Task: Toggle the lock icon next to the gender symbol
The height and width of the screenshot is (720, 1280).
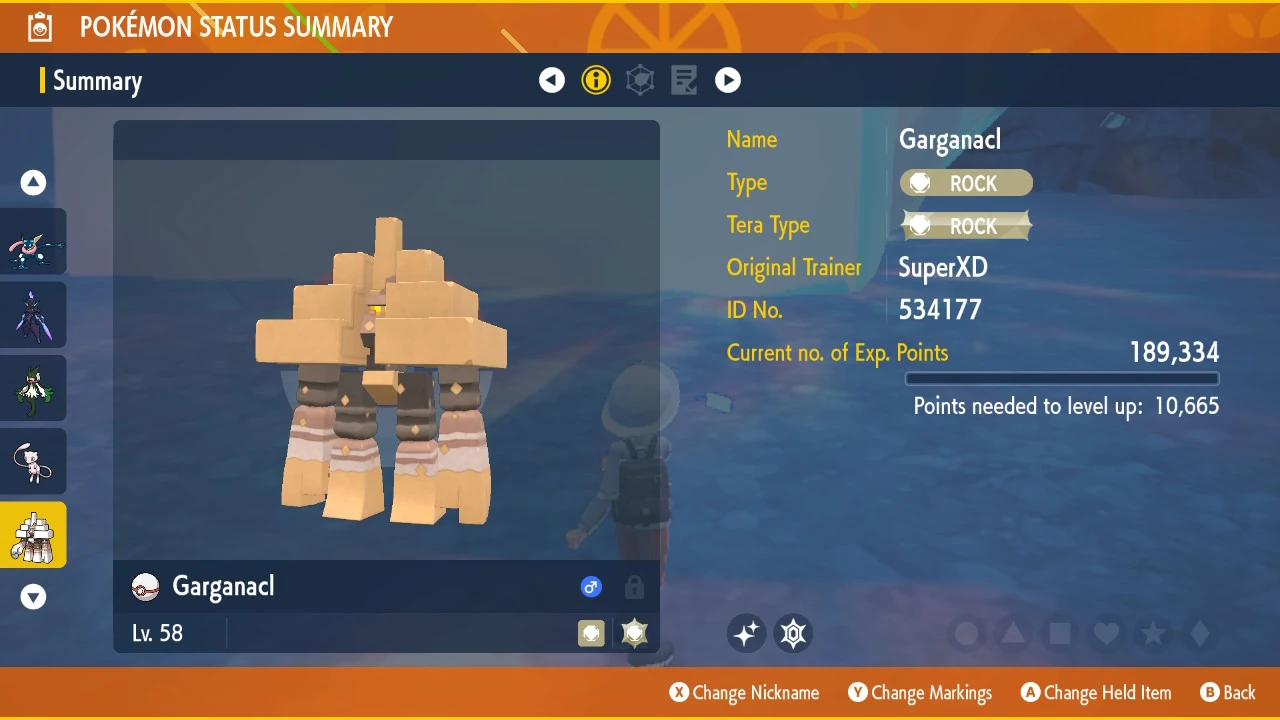Action: 634,587
